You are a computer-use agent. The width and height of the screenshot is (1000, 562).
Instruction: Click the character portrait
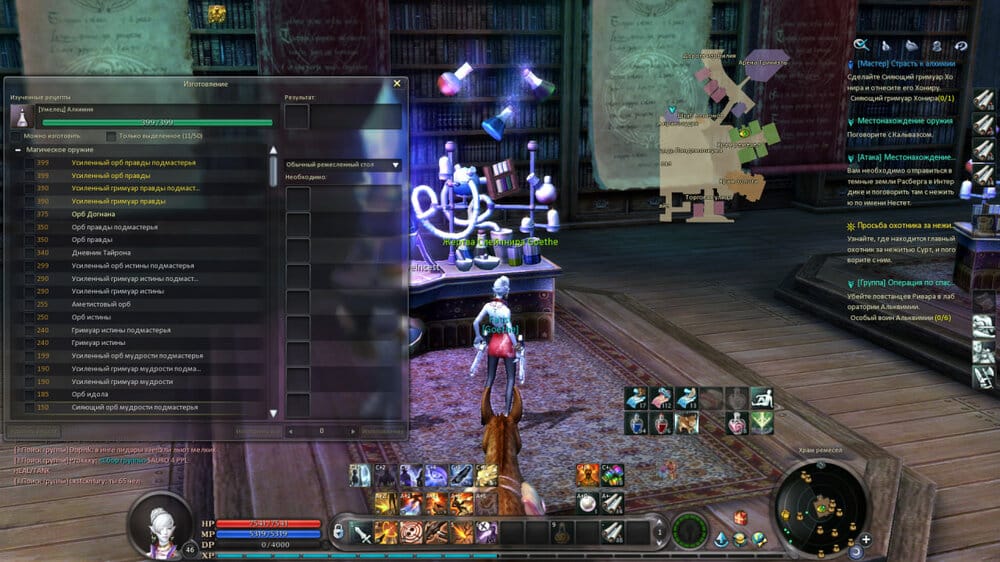[x=160, y=523]
